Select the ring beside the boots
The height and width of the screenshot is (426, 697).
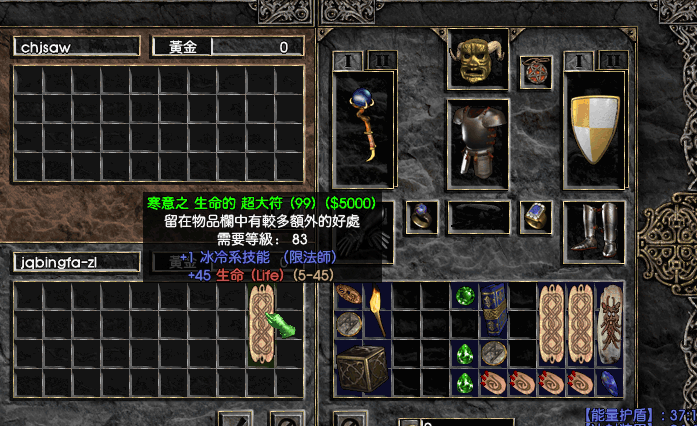coord(535,216)
